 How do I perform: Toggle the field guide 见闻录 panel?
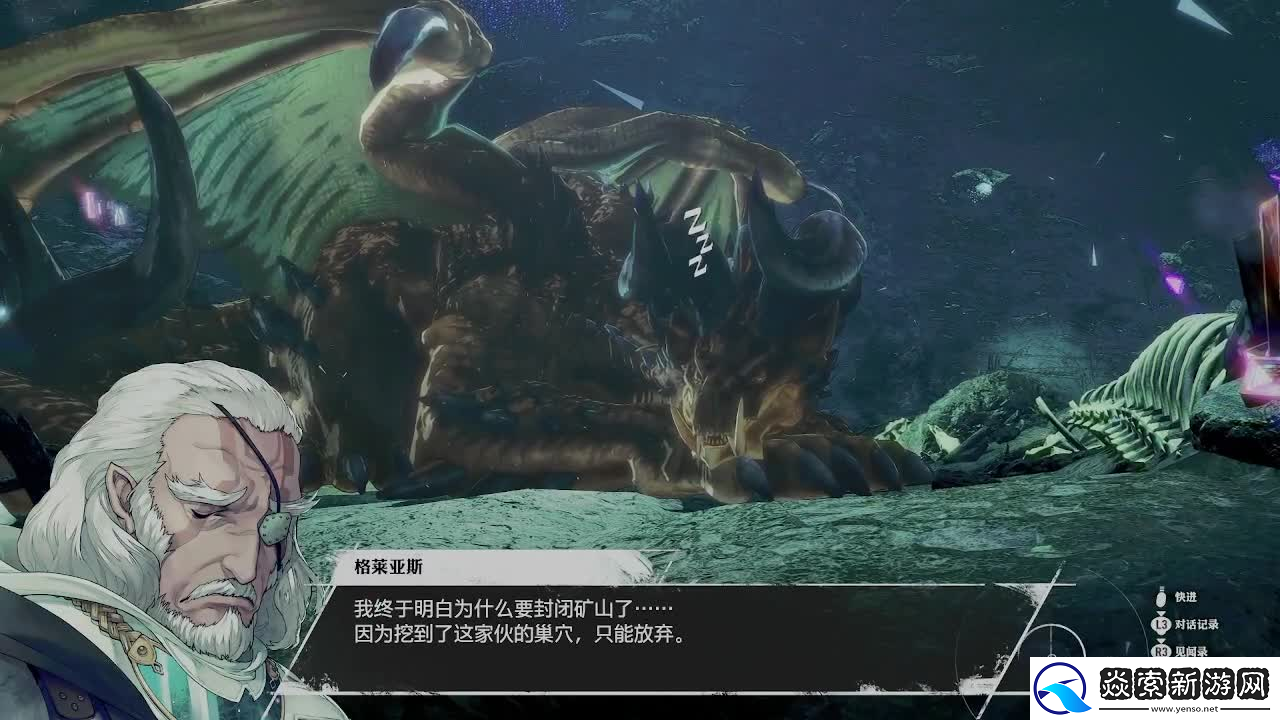click(x=1190, y=651)
